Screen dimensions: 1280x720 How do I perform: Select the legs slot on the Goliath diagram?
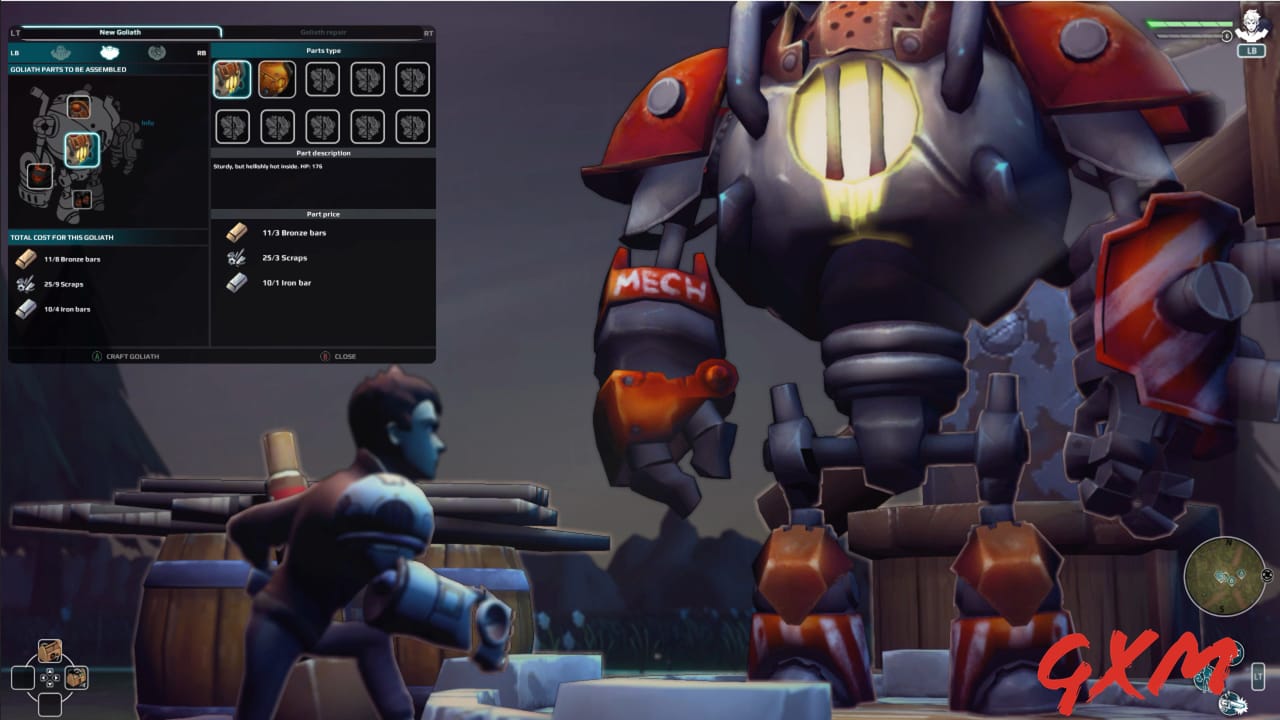coord(84,199)
